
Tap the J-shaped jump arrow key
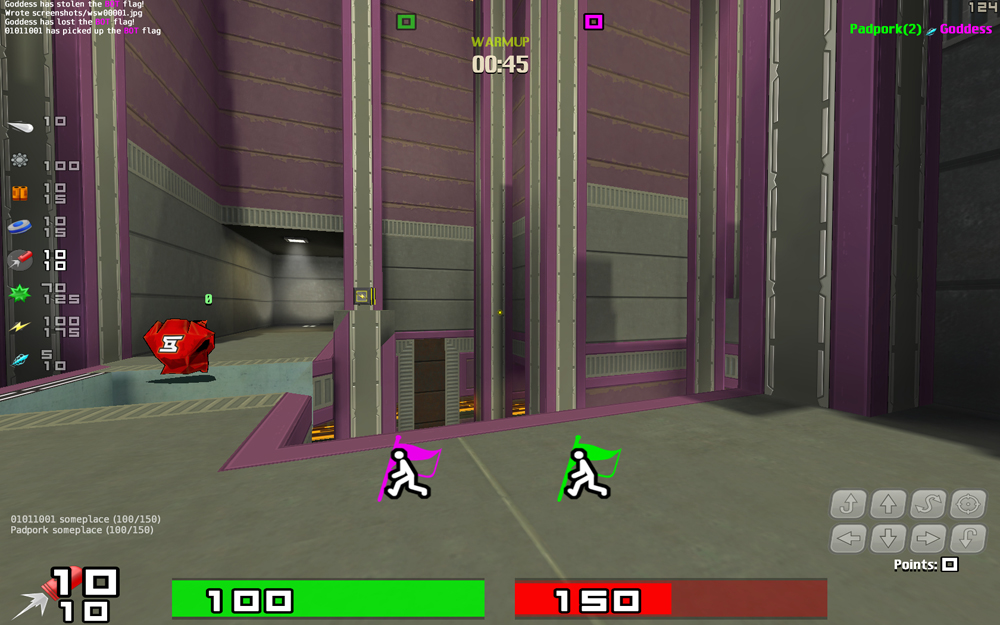(848, 504)
